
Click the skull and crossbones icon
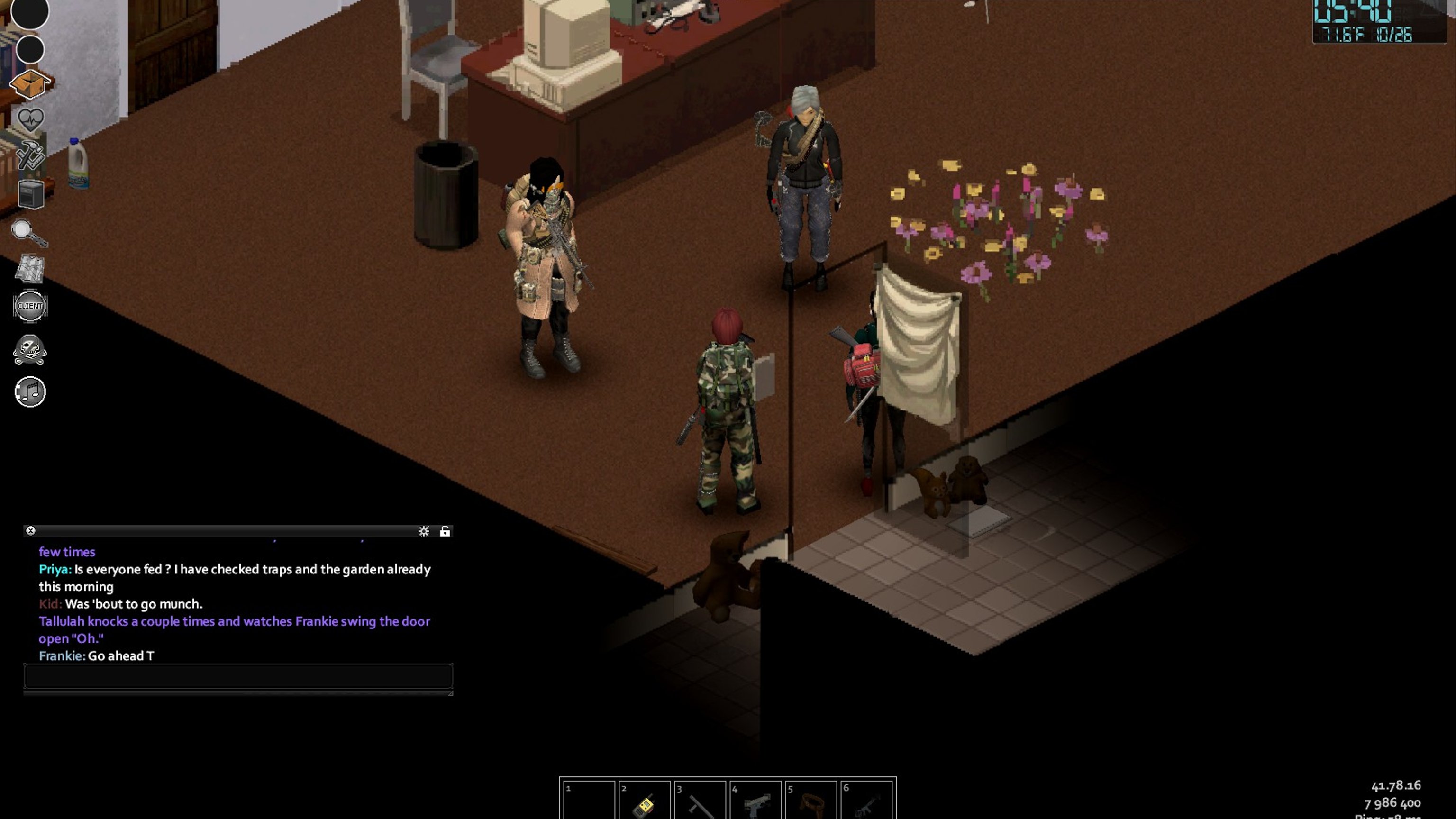(x=30, y=349)
